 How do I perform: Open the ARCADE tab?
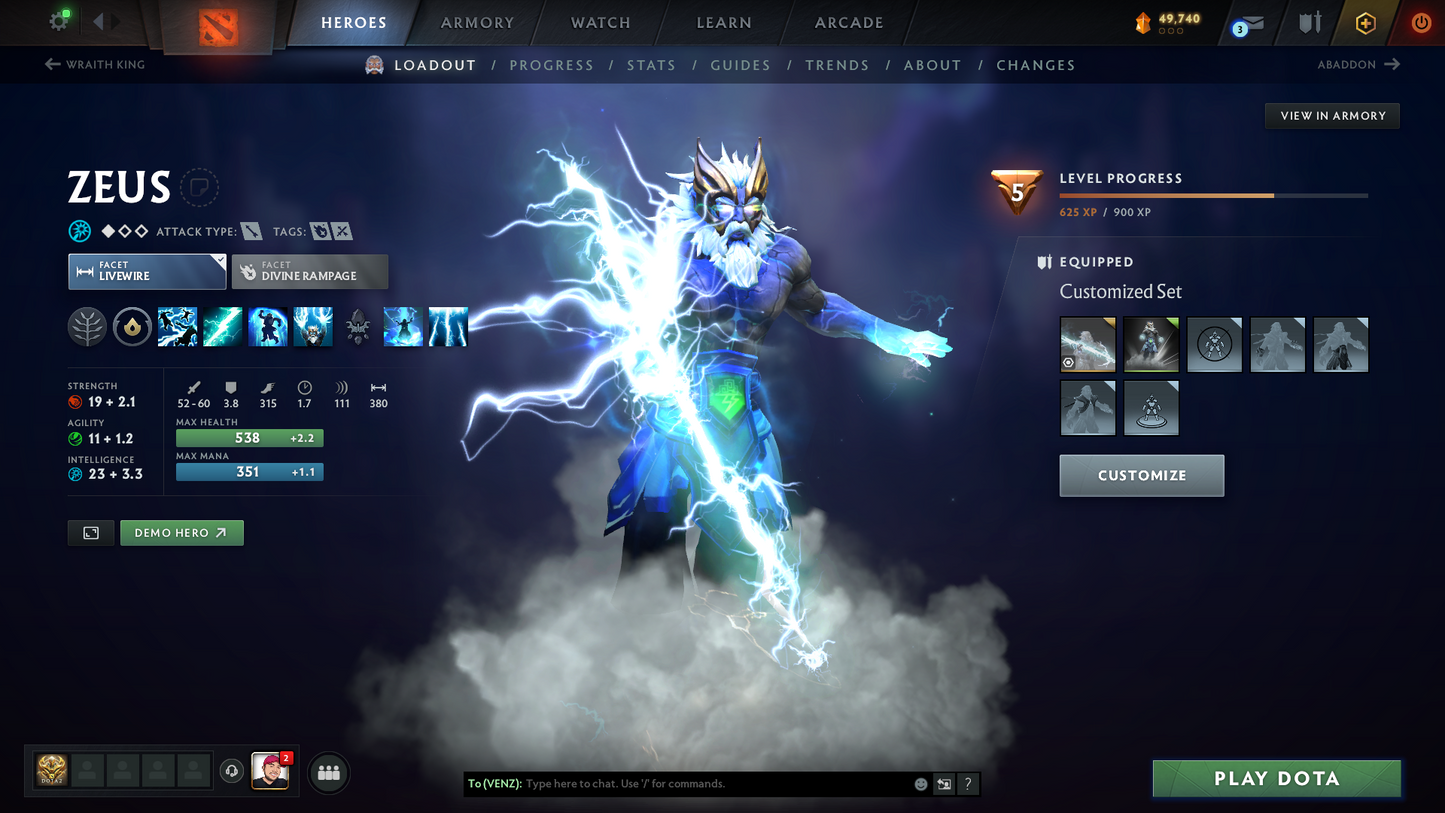click(x=848, y=22)
